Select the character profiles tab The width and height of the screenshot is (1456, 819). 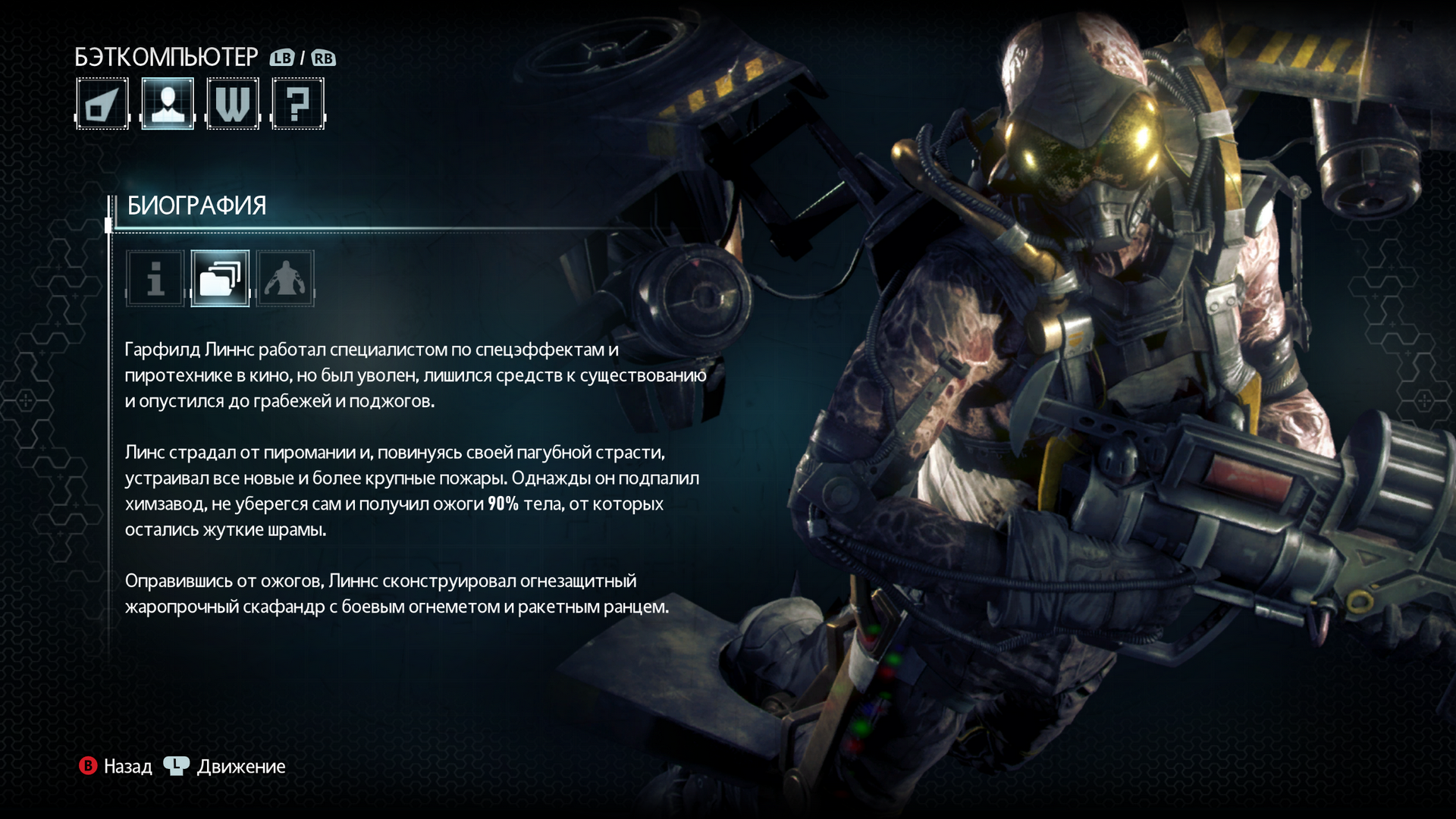[x=168, y=104]
